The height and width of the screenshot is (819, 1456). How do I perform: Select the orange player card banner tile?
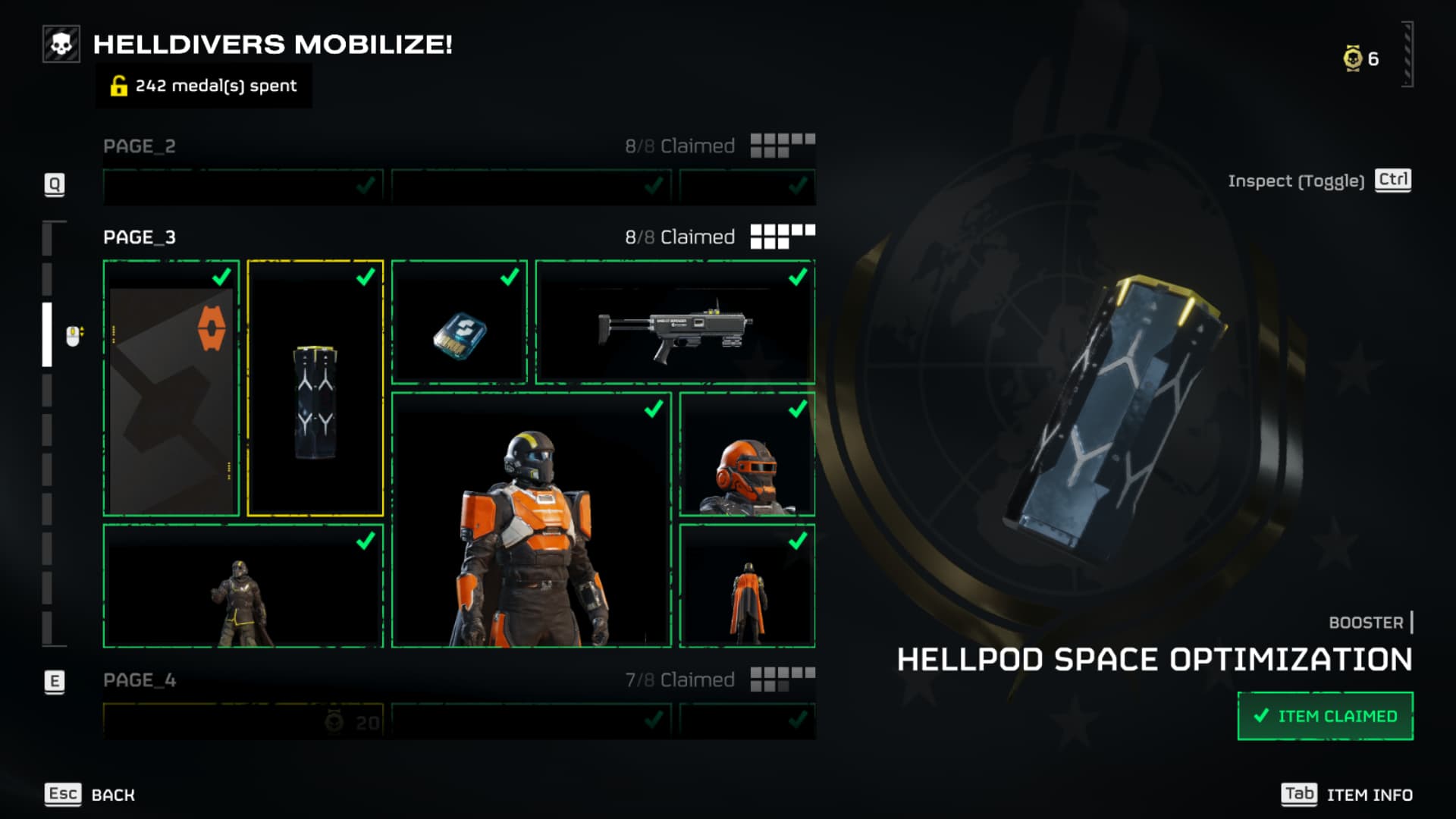(x=171, y=388)
